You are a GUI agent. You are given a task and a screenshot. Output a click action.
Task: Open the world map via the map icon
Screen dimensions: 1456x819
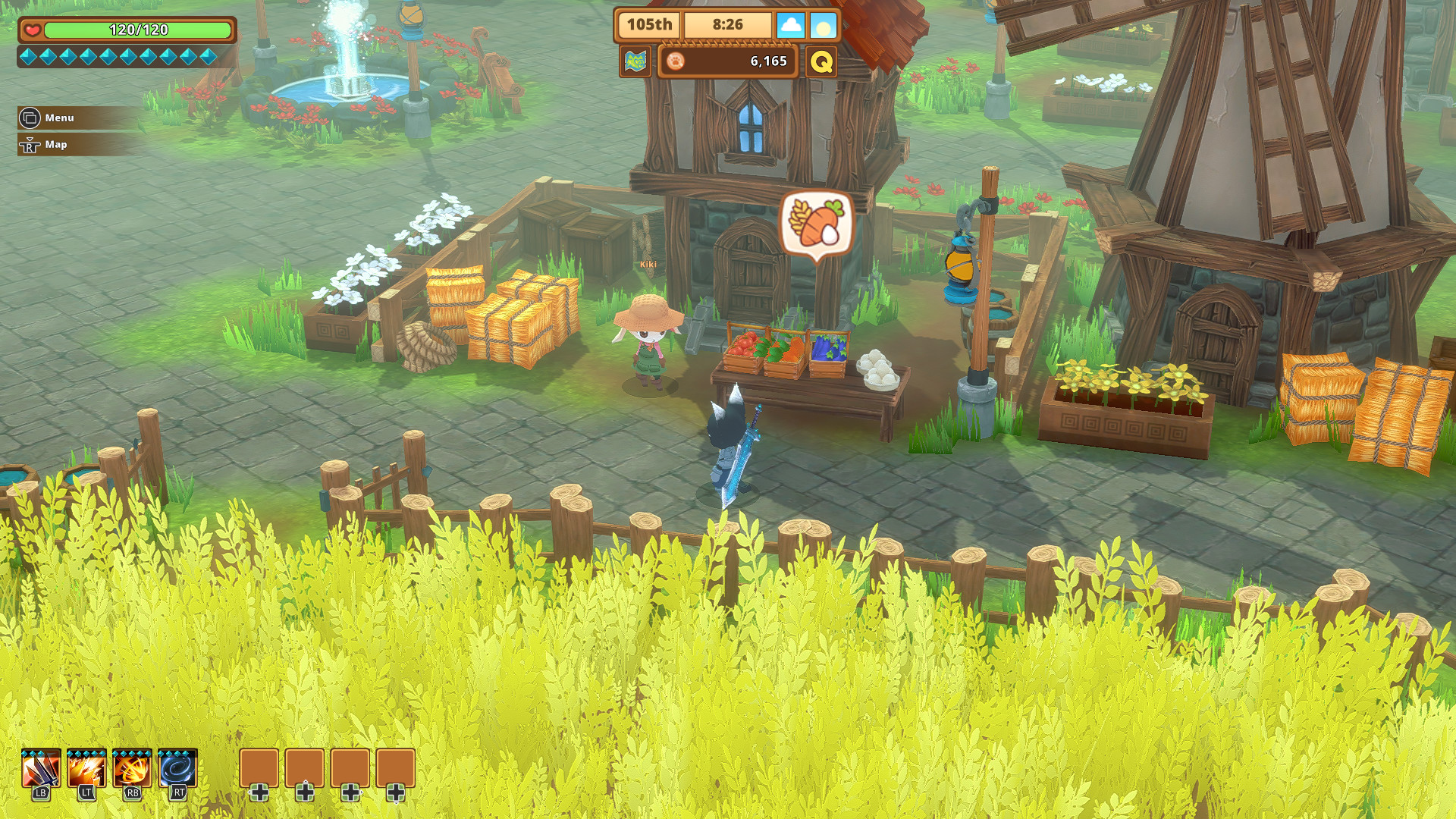[637, 61]
